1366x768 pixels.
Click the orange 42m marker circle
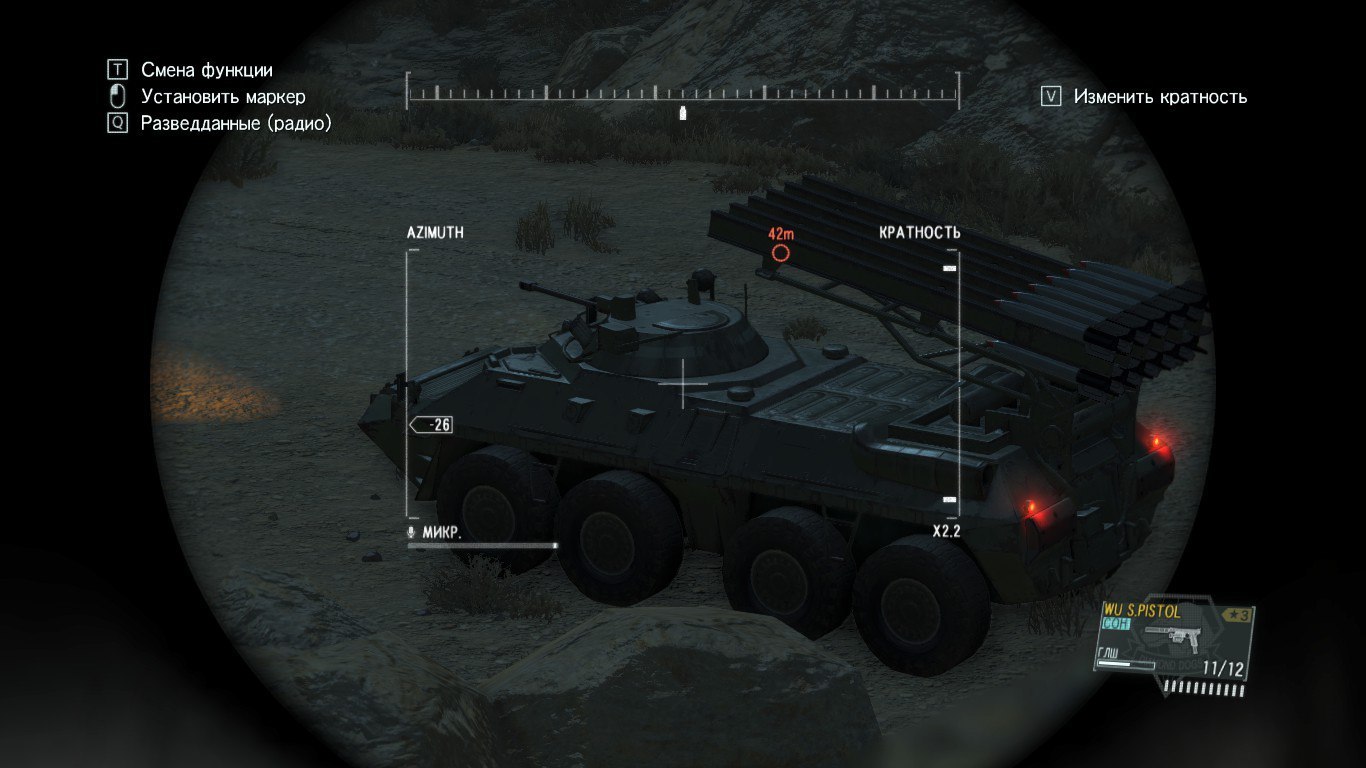781,253
